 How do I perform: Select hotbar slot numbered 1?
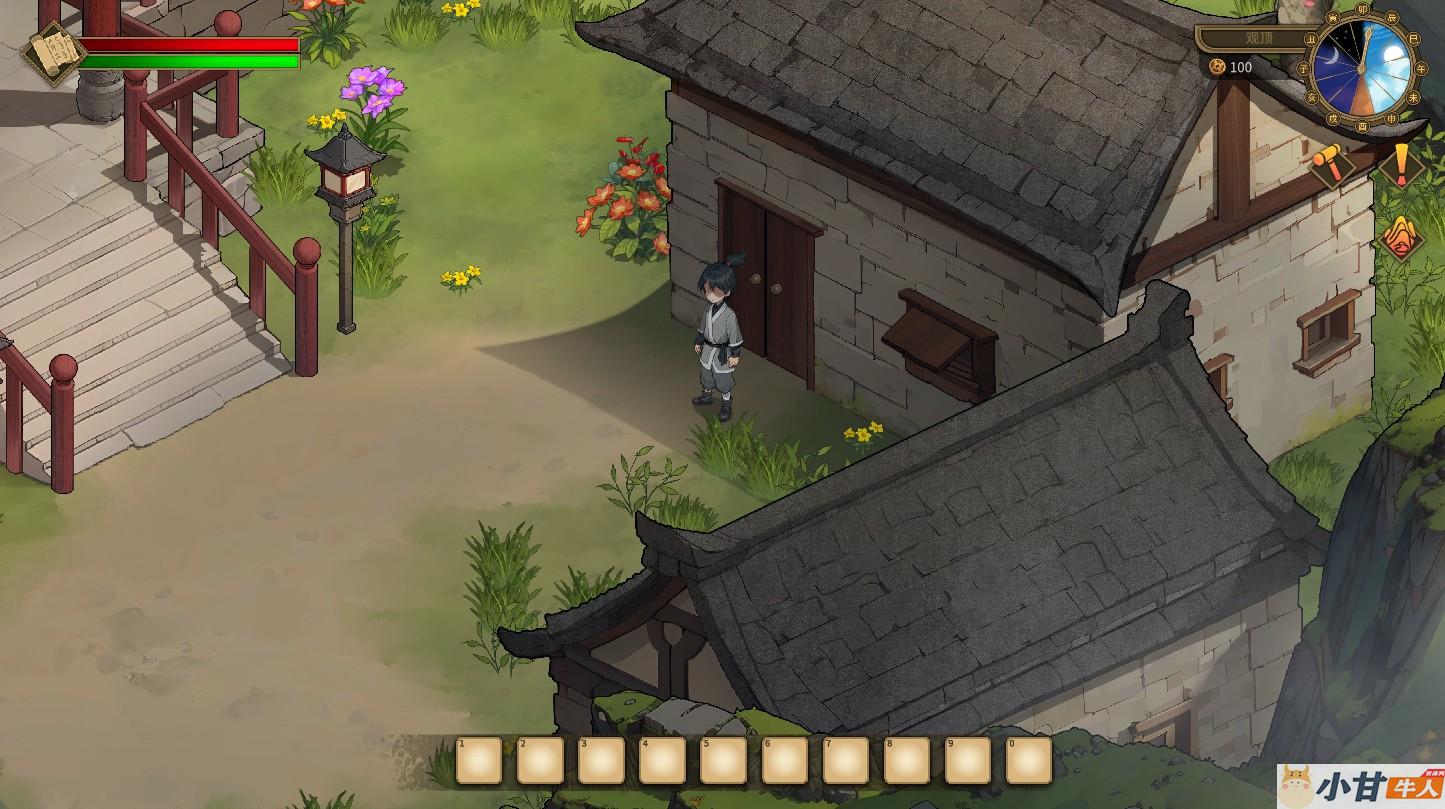point(479,761)
